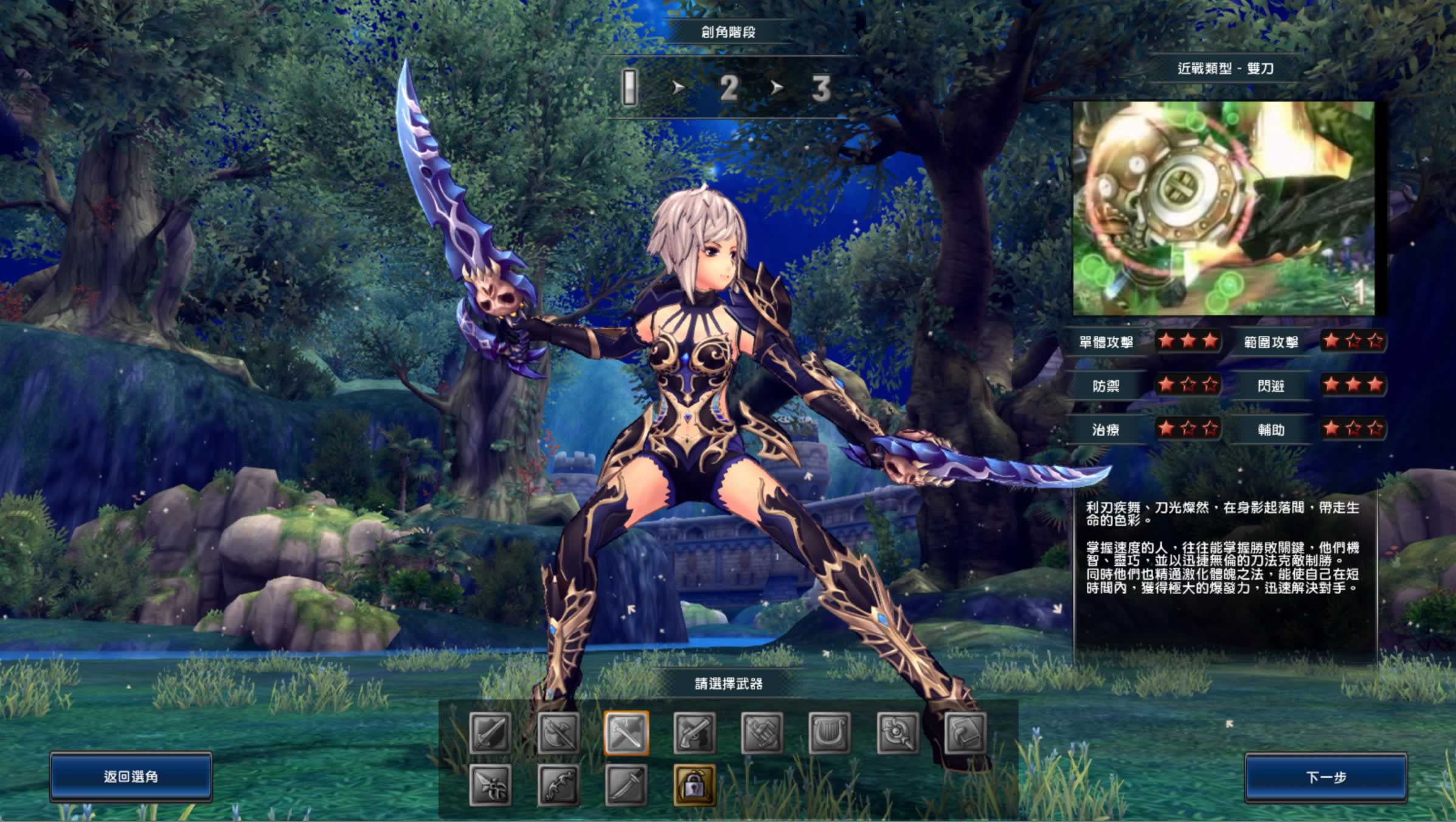Select creation stage 1 indicator
1456x822 pixels.
630,88
